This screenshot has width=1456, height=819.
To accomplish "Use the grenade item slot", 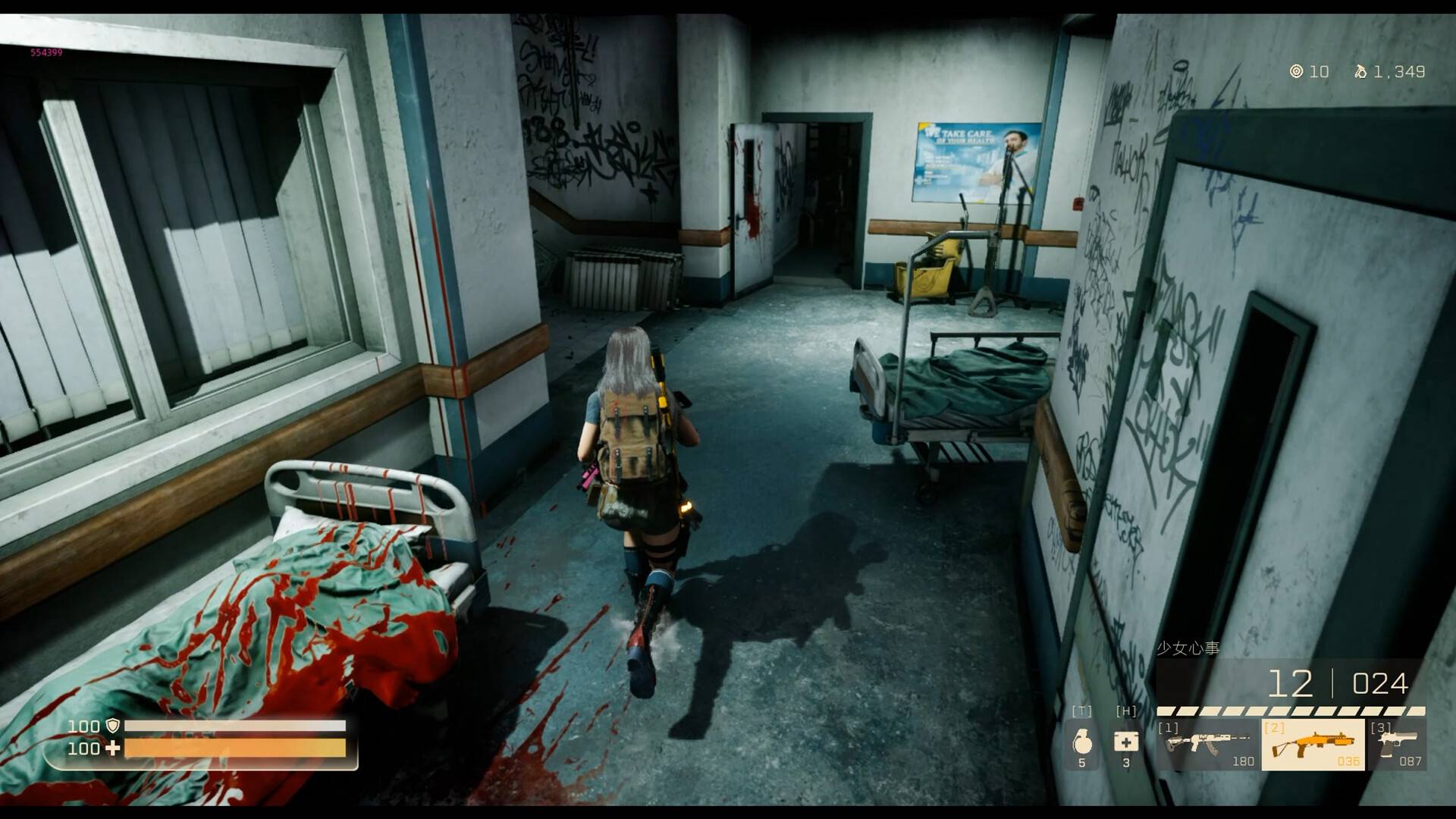I will pyautogui.click(x=1082, y=743).
